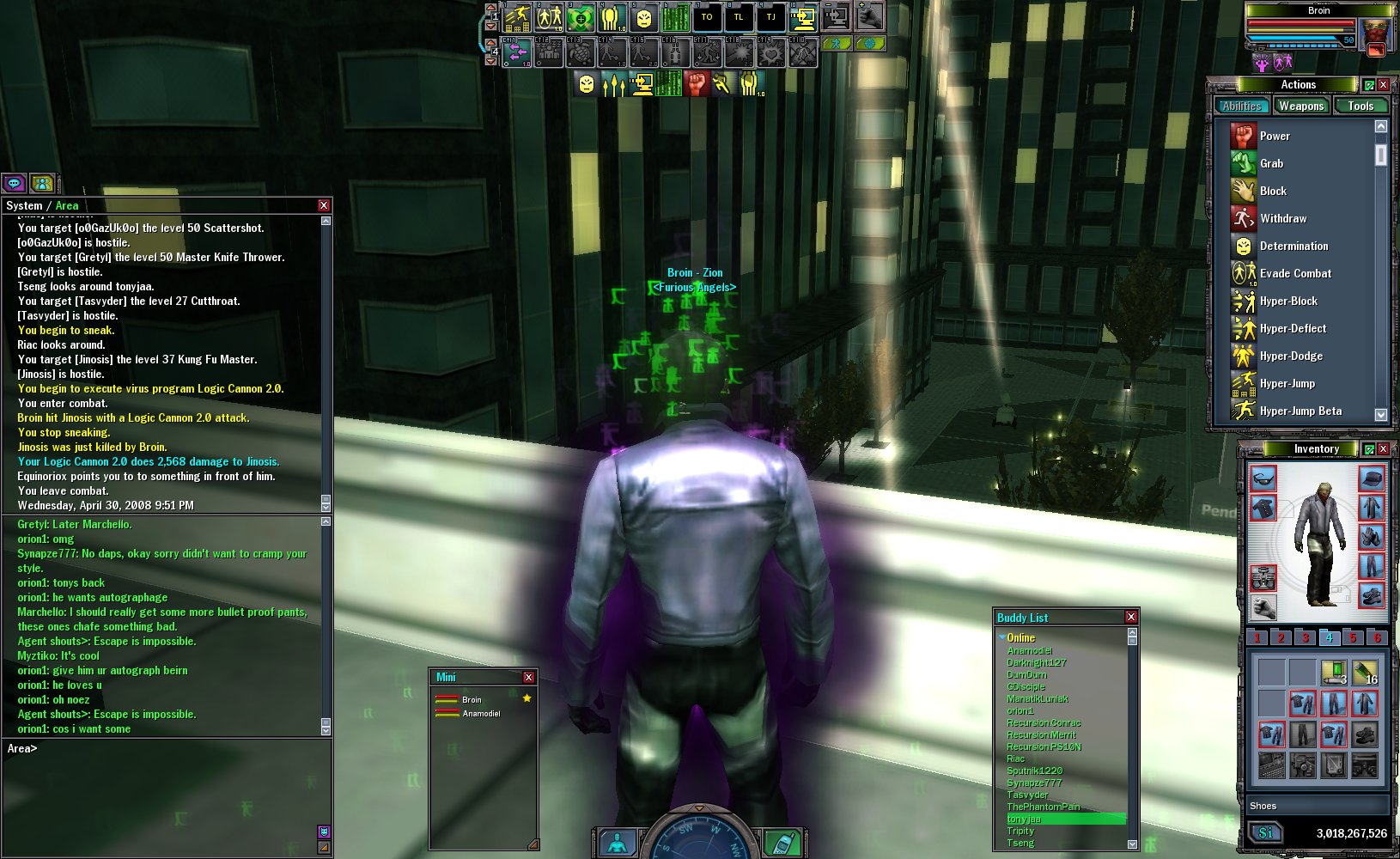Select the Withdraw ability
The image size is (1400, 859).
point(1282,218)
